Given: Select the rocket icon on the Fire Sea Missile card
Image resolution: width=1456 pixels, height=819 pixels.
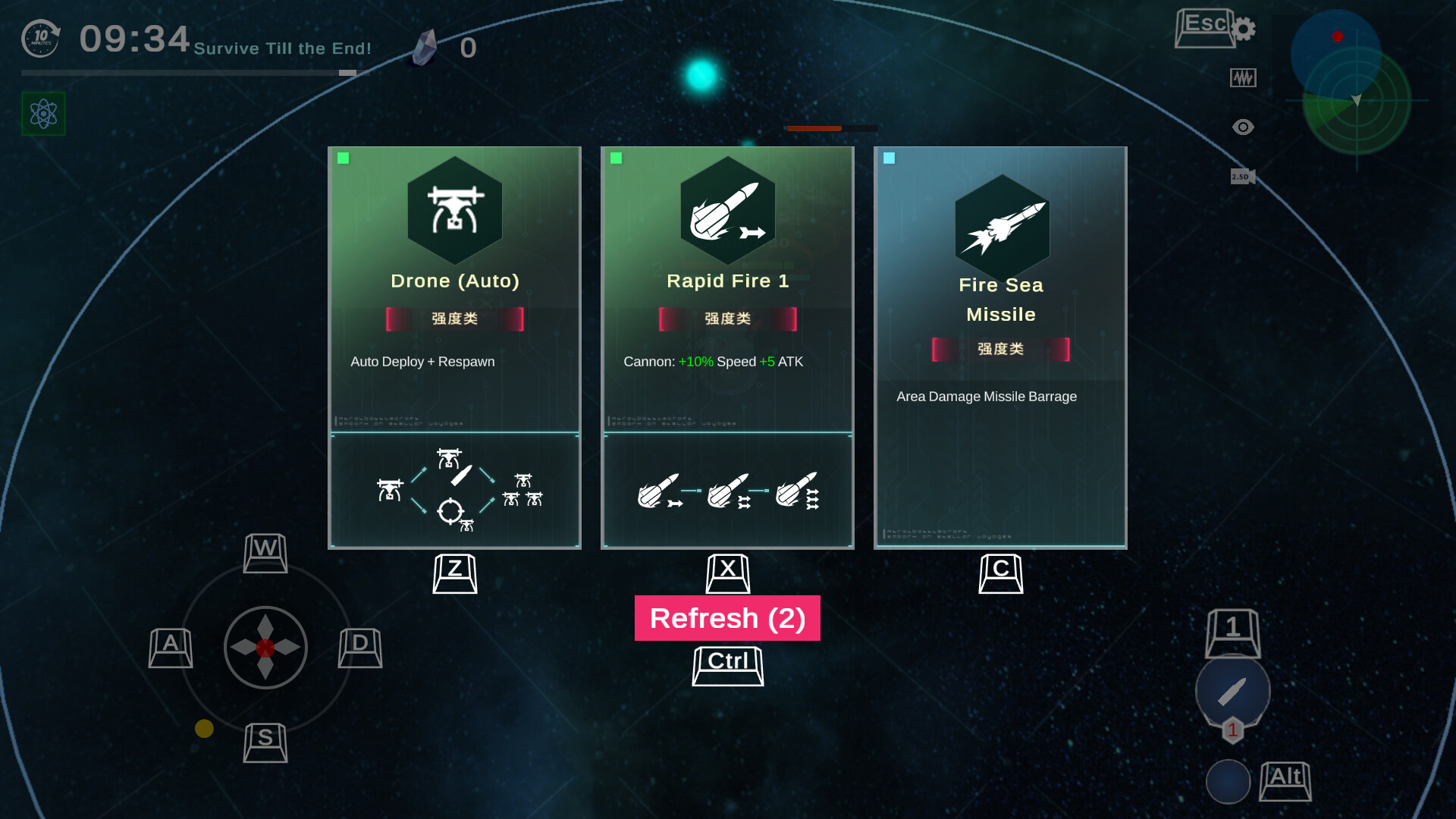Looking at the screenshot, I should click(x=1001, y=225).
